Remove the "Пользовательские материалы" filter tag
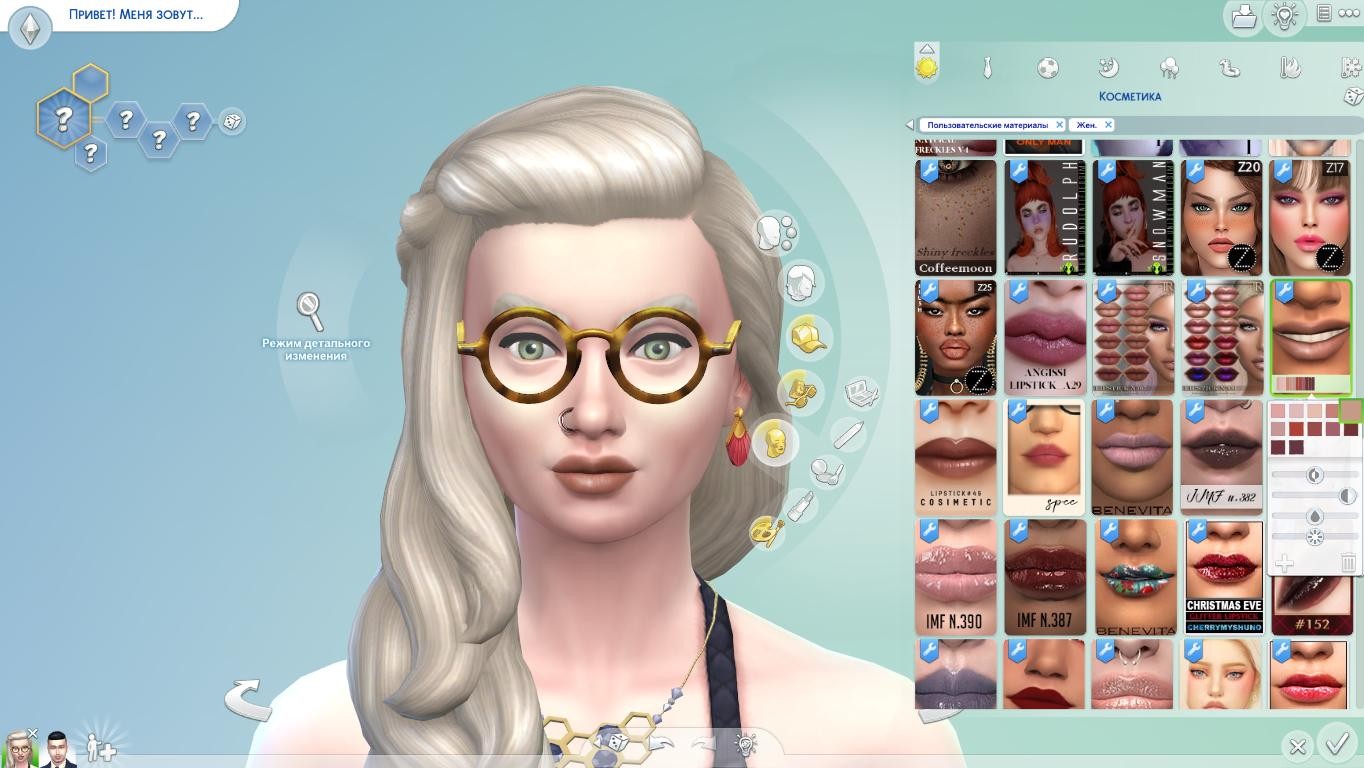This screenshot has height=768, width=1364. (x=1059, y=125)
